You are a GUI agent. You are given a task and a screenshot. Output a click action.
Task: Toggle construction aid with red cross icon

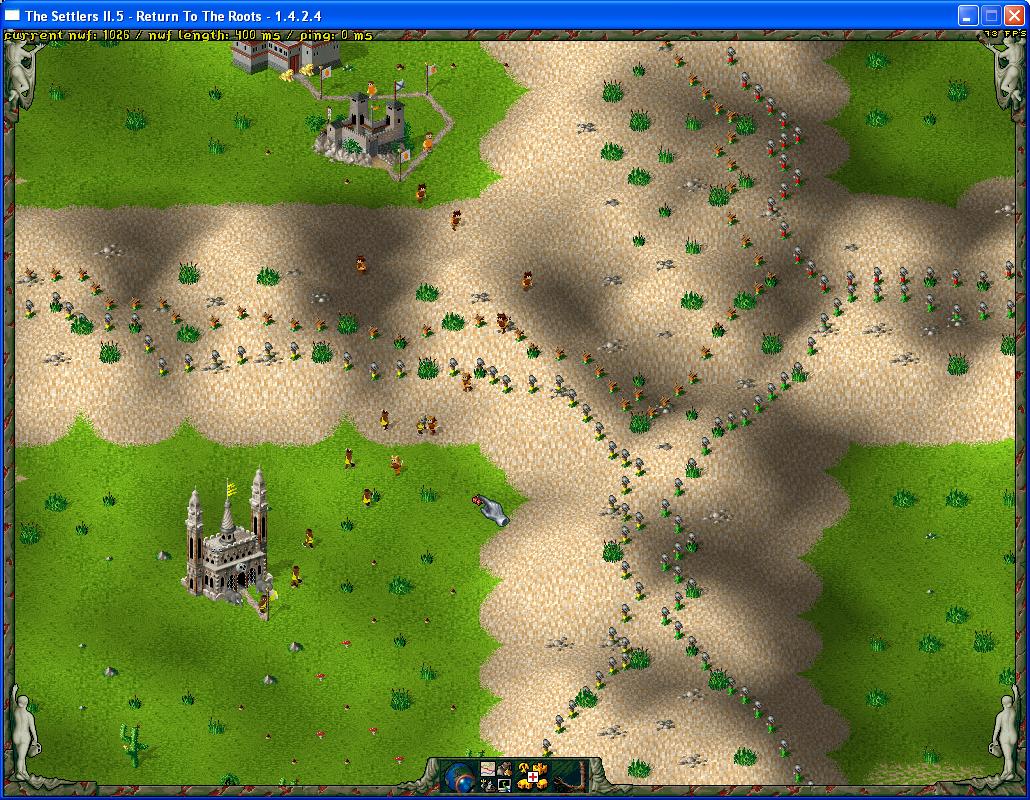[532, 777]
